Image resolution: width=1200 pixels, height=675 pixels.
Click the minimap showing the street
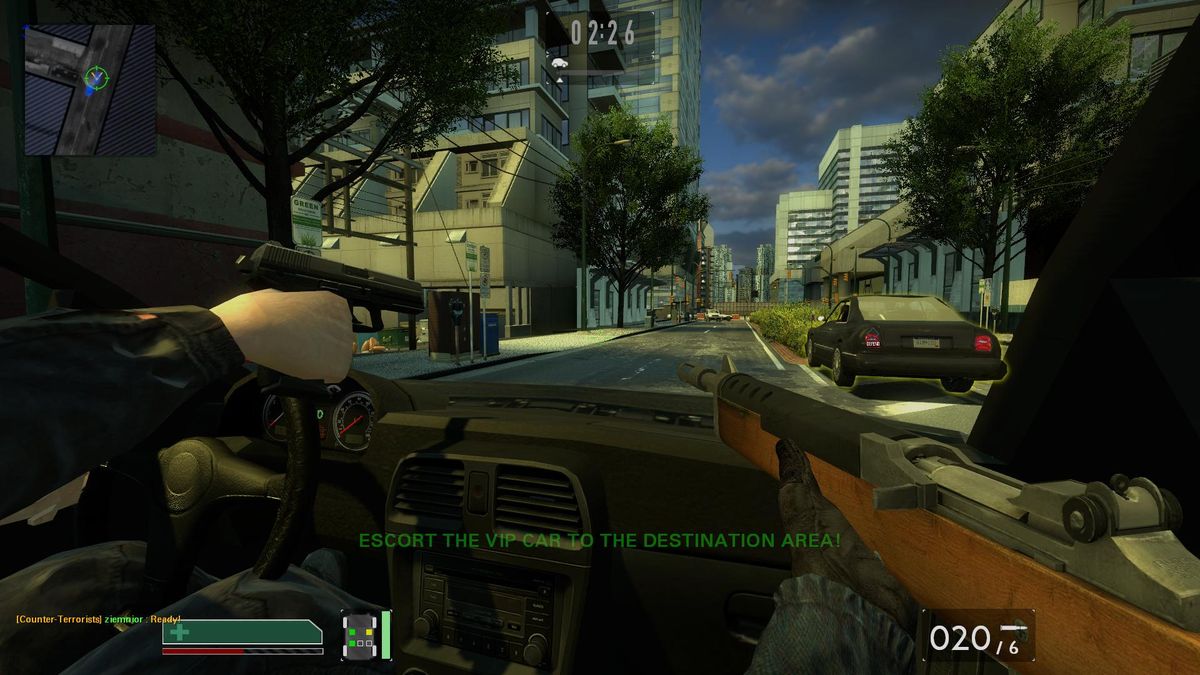(89, 90)
